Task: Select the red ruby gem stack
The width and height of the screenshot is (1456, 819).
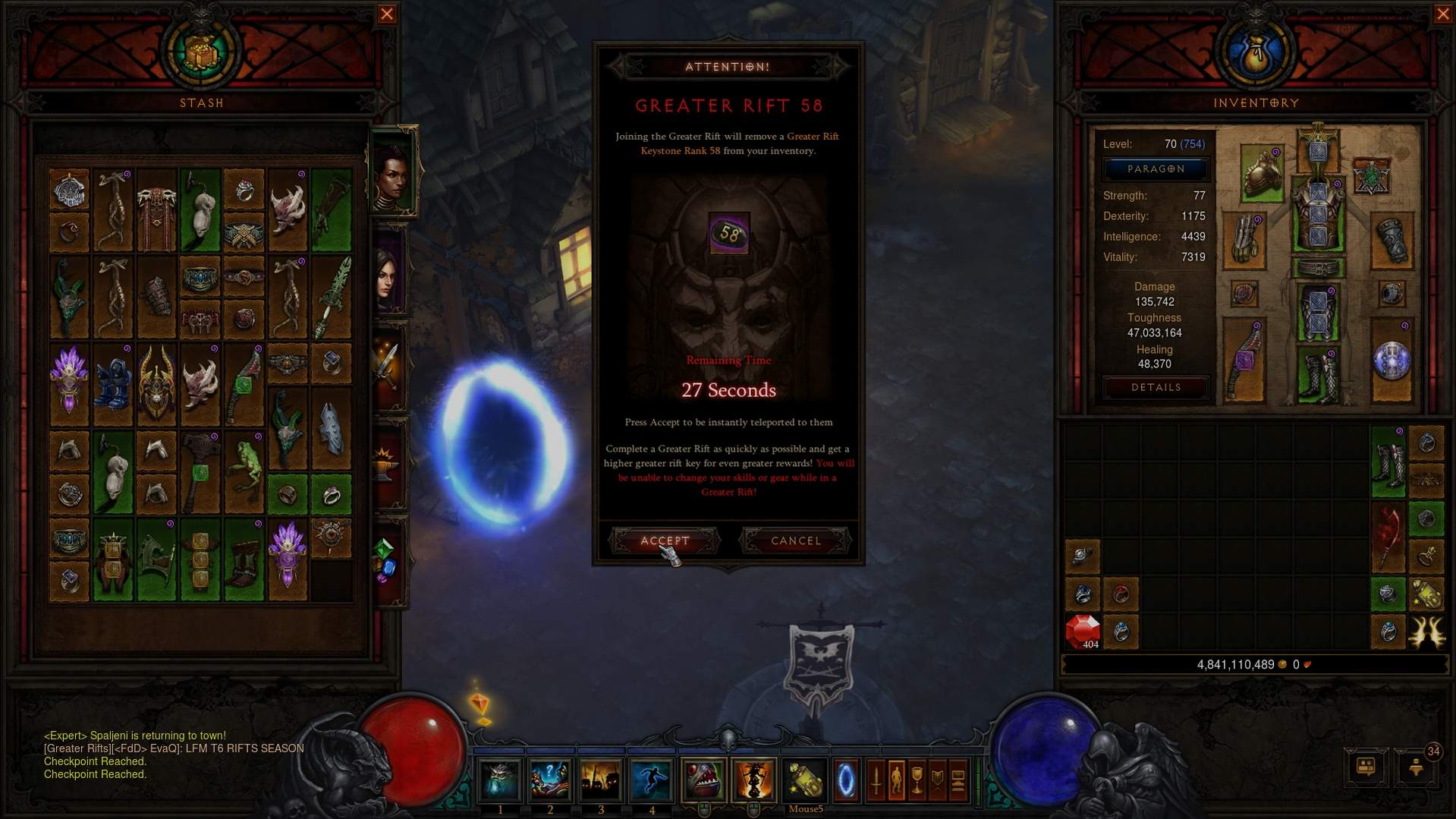Action: [1083, 632]
